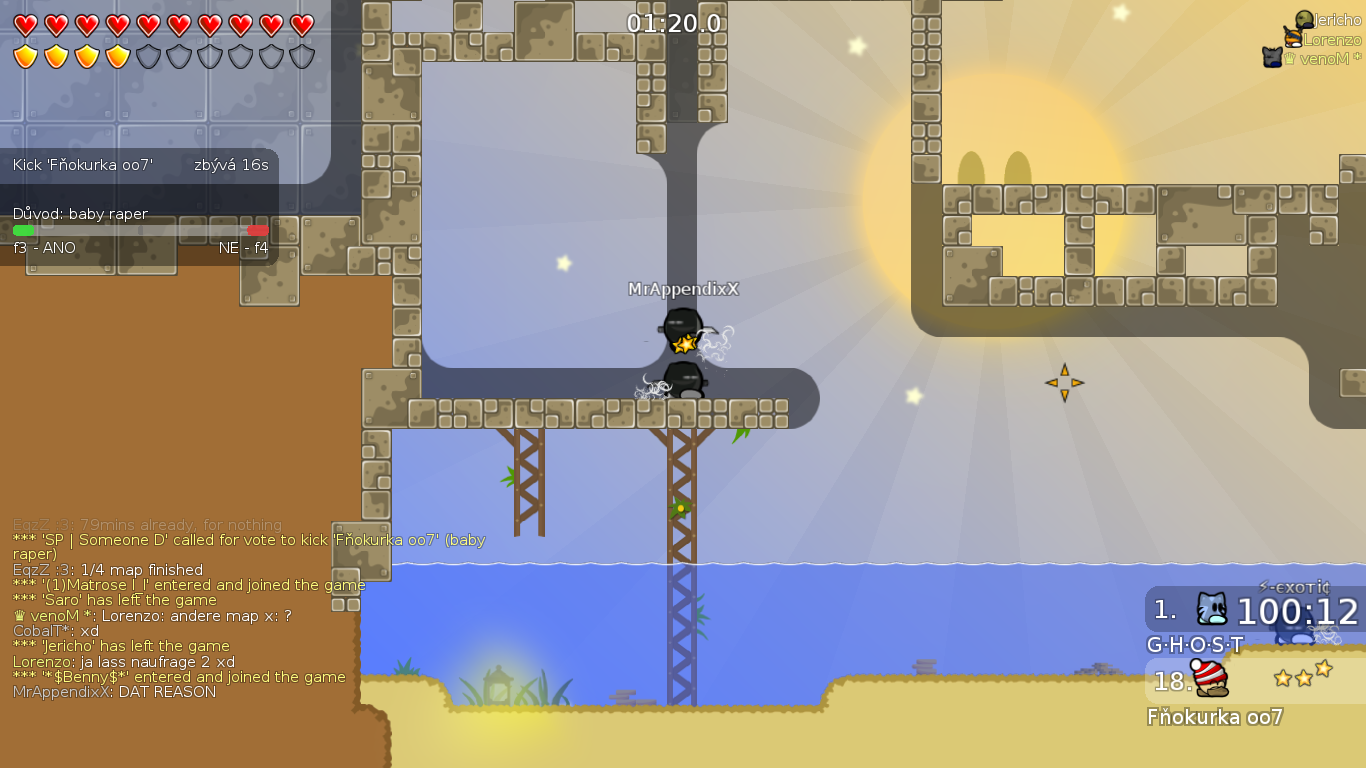Click the green vote progress bar
This screenshot has width=1366, height=768.
coord(25,228)
